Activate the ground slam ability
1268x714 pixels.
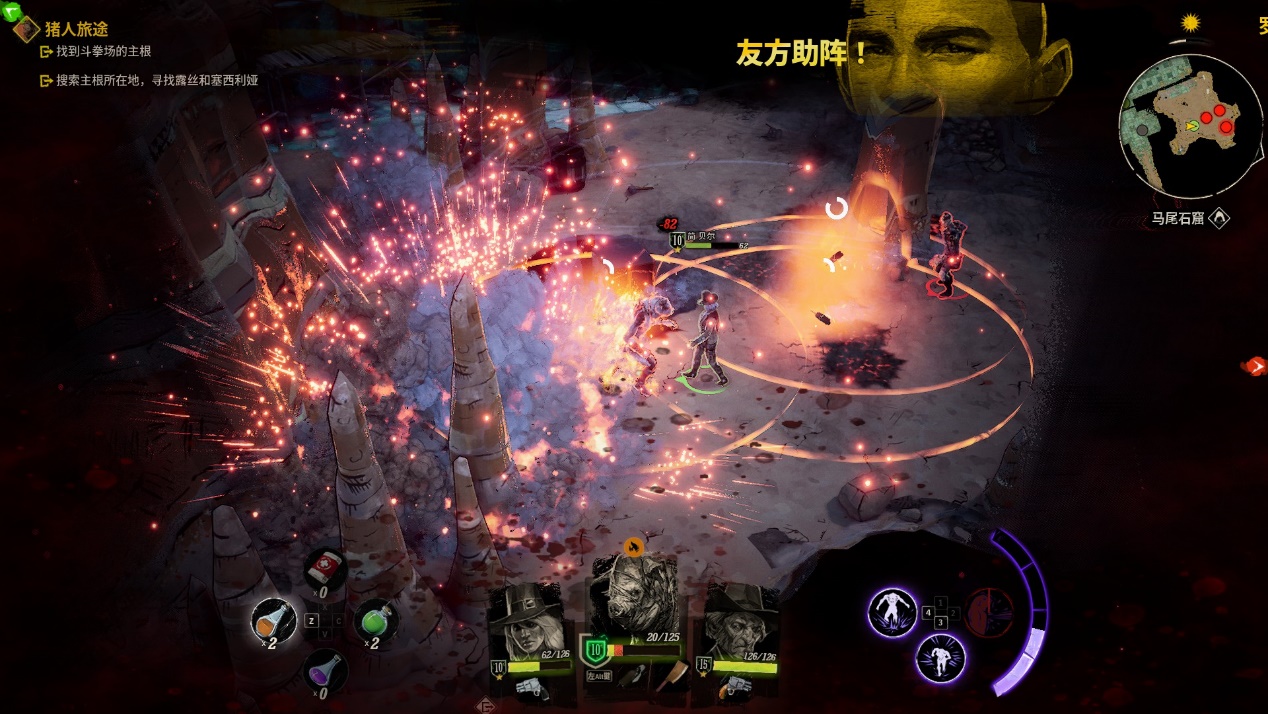point(892,611)
